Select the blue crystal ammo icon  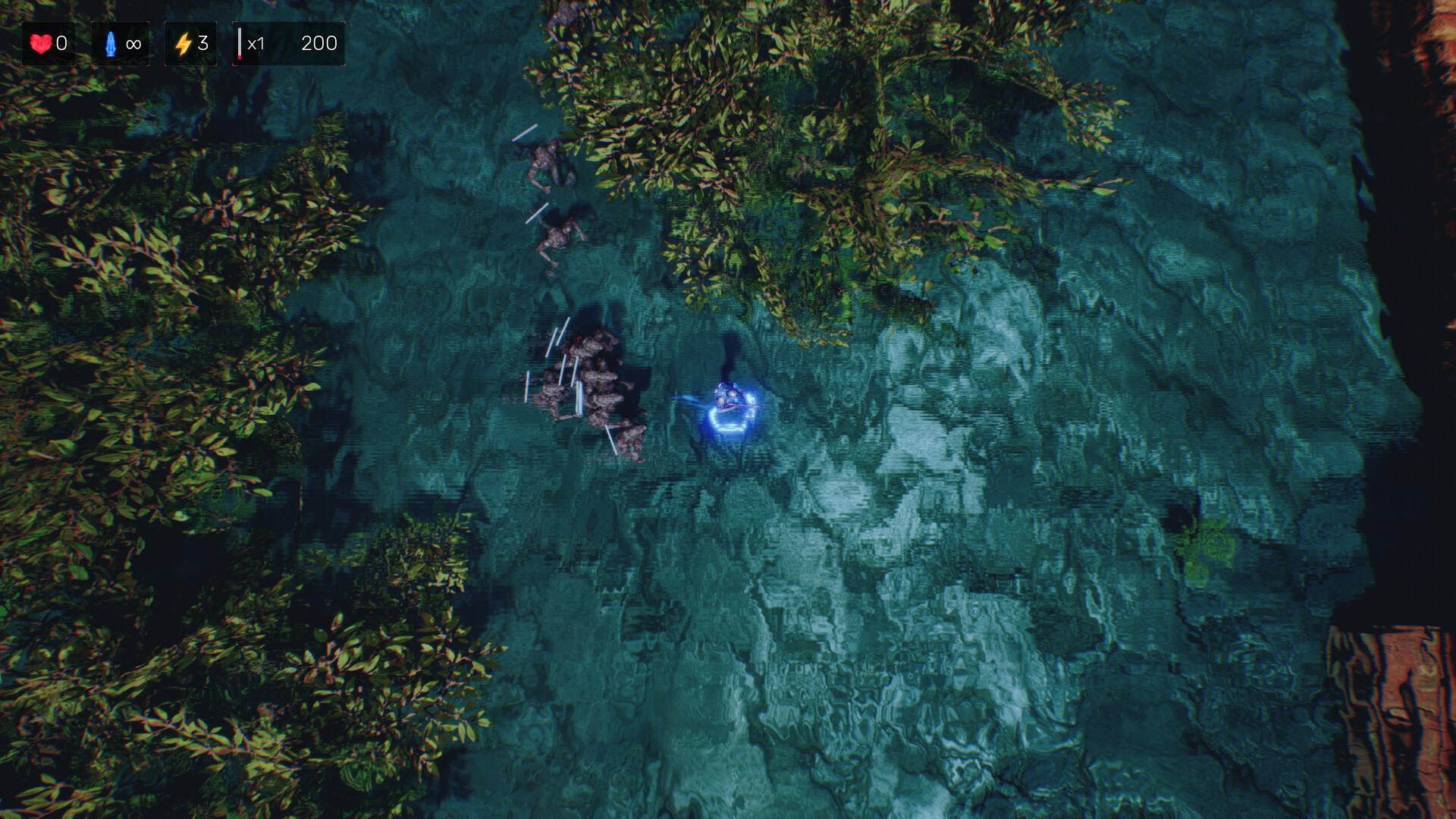tap(110, 43)
